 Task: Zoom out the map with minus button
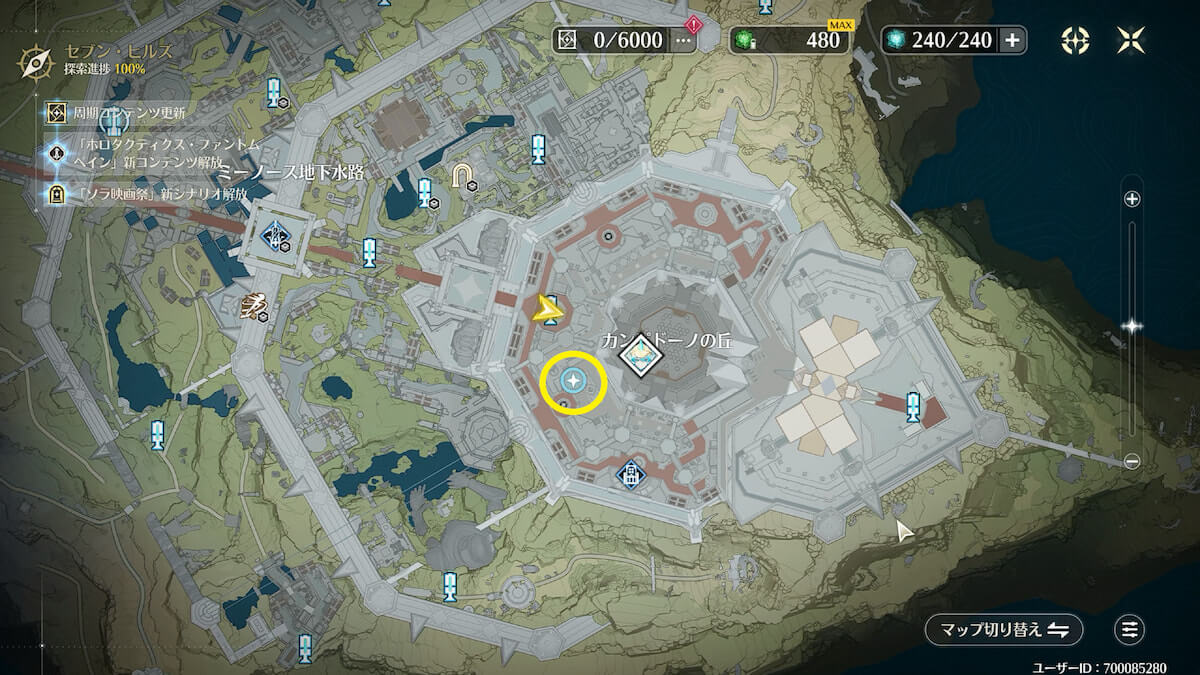(1132, 461)
